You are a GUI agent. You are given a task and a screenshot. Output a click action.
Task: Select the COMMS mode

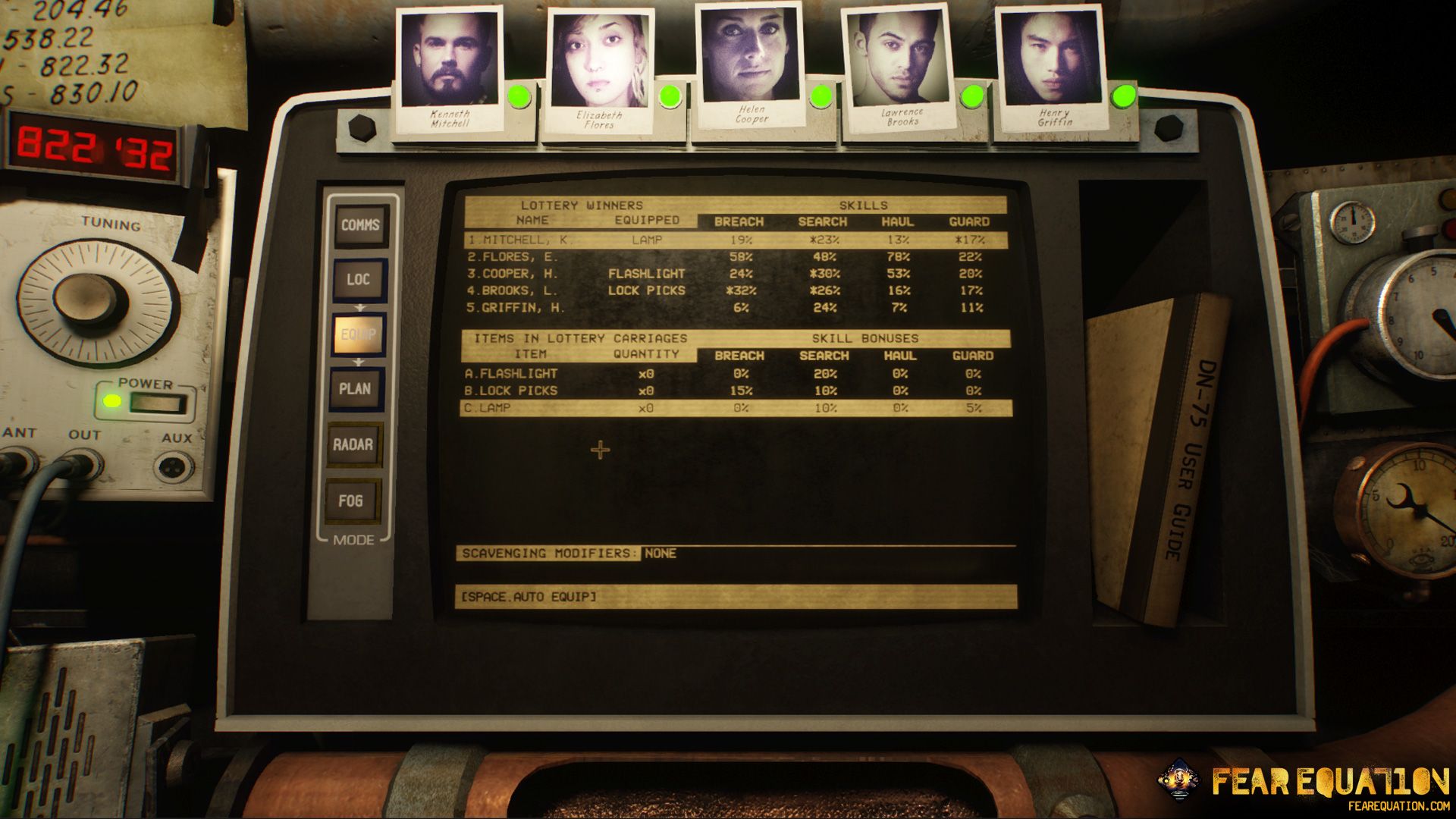pyautogui.click(x=360, y=224)
